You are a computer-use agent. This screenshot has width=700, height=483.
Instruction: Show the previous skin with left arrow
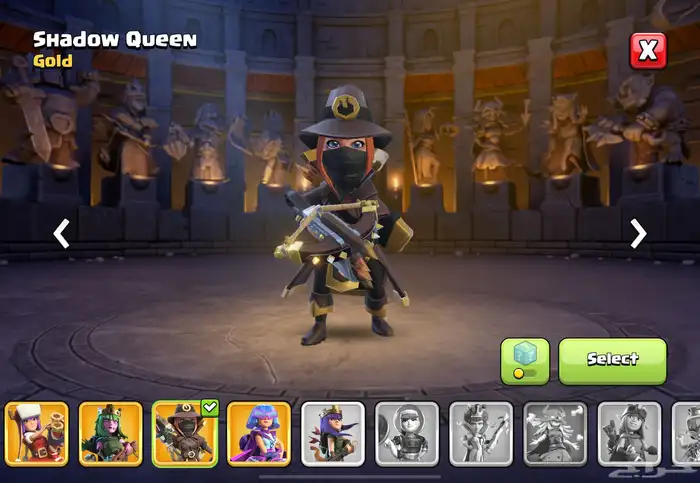coord(62,234)
